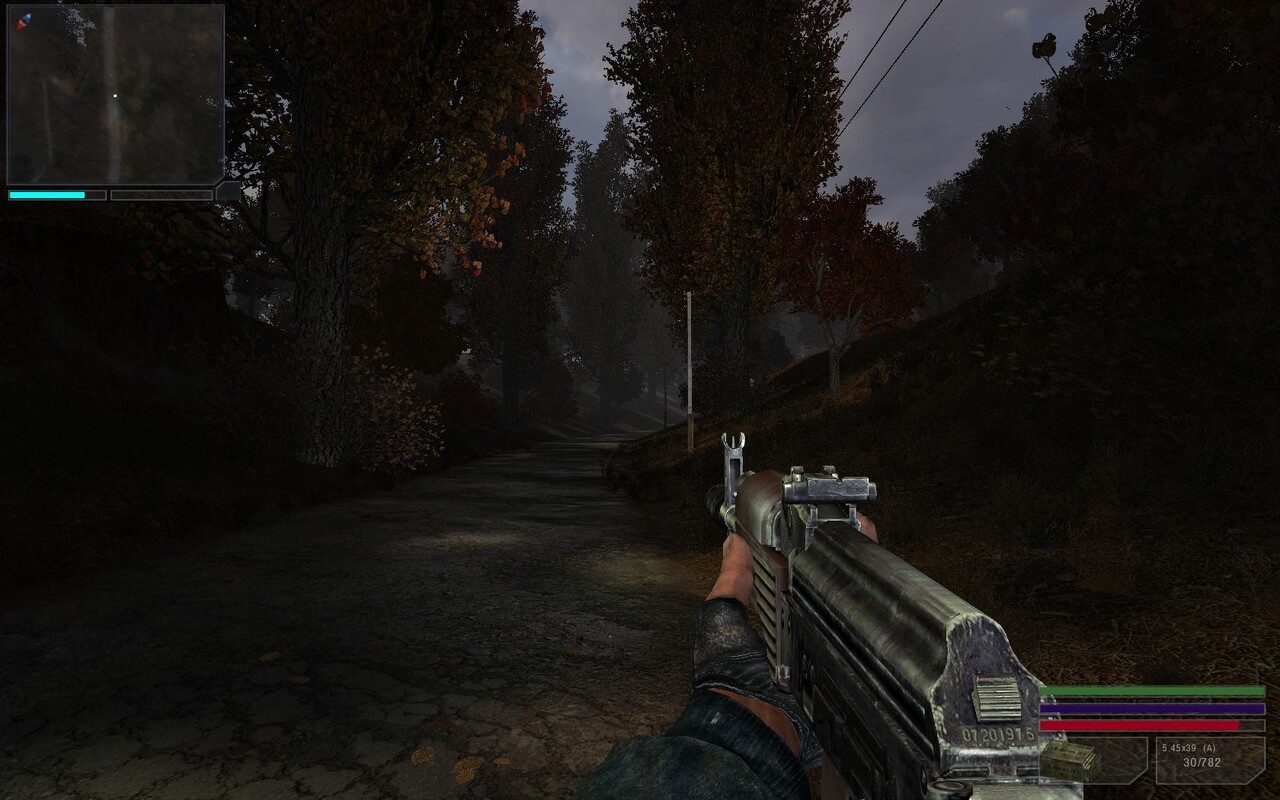Click the minimap panel

[x=115, y=95]
